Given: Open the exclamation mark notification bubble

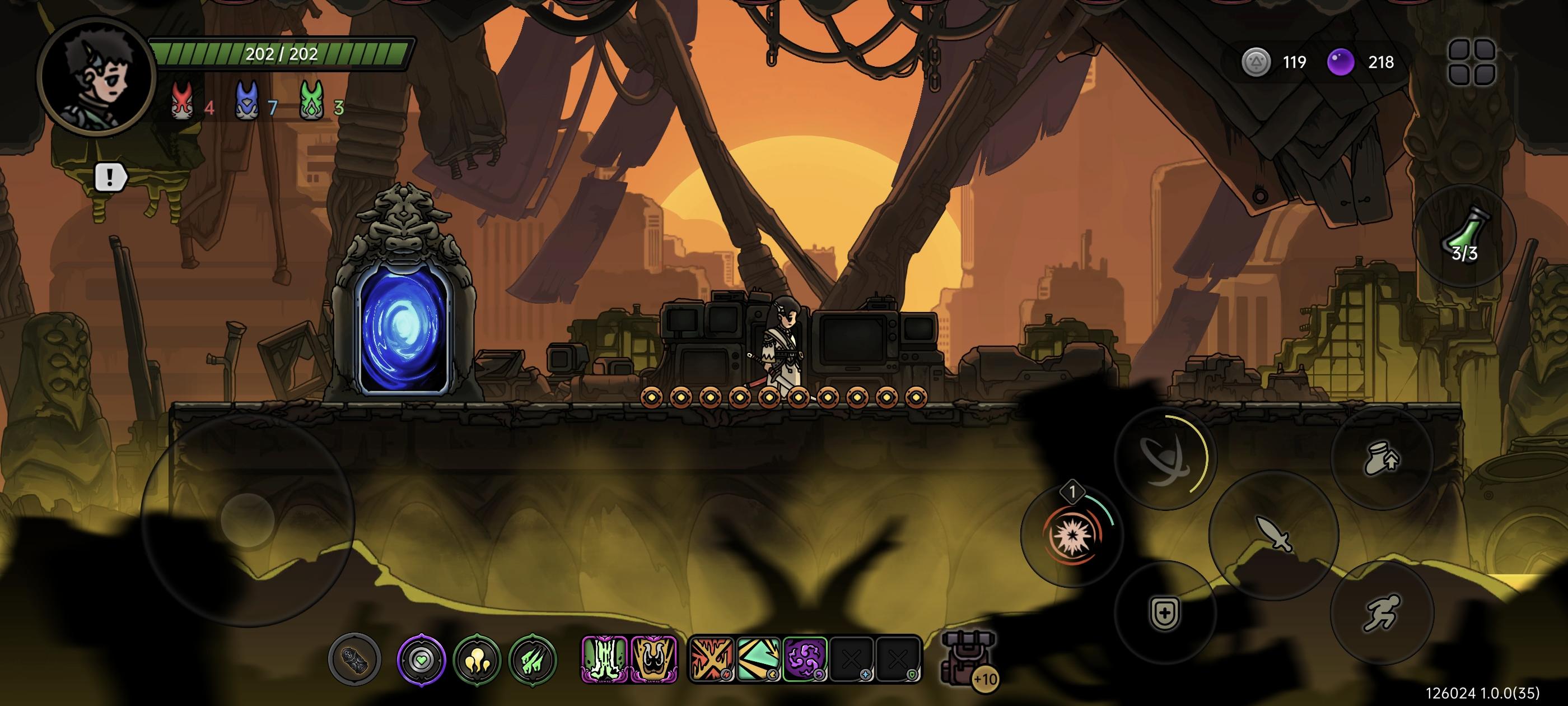Looking at the screenshot, I should coord(110,178).
